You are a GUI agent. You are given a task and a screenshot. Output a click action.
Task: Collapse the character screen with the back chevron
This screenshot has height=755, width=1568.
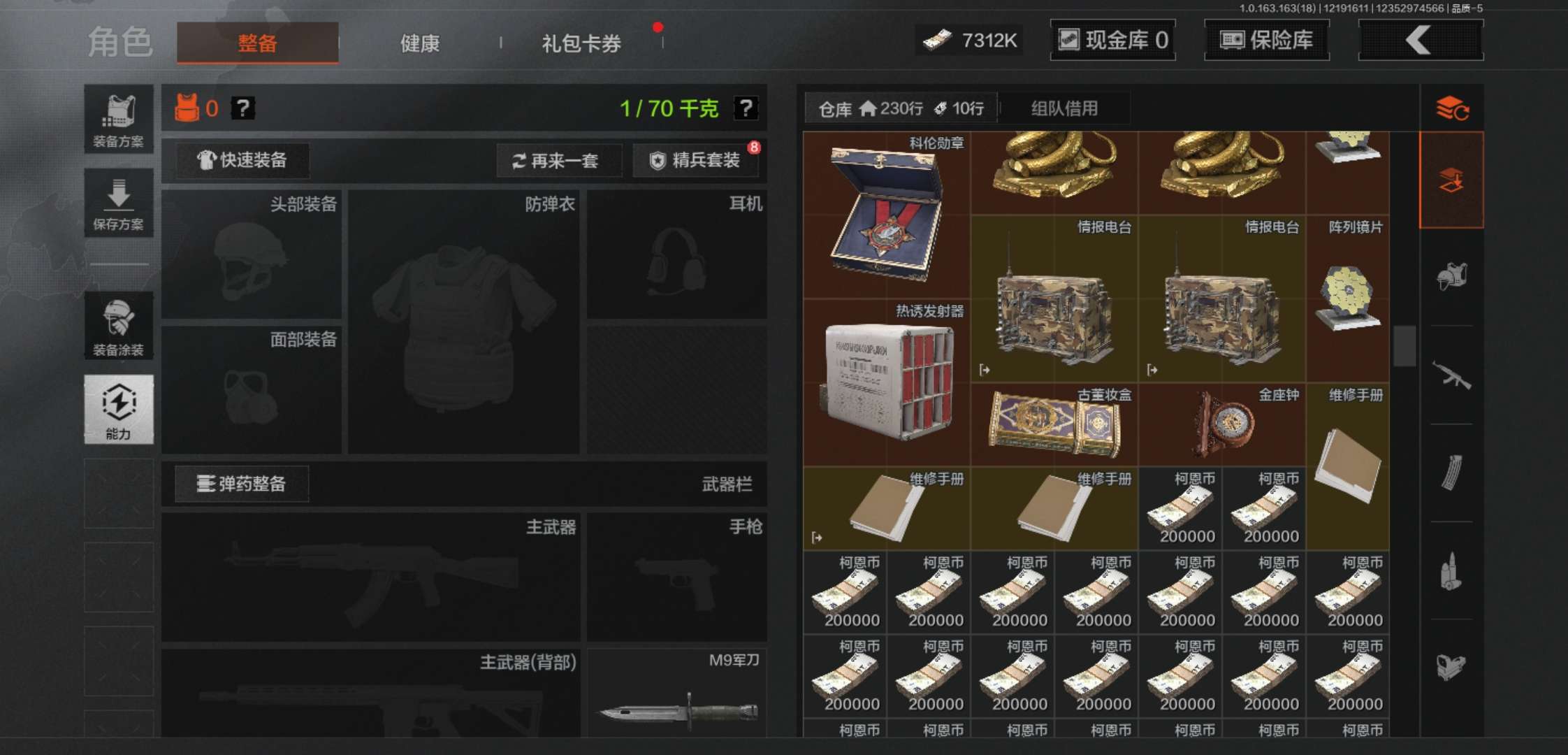tap(1420, 40)
